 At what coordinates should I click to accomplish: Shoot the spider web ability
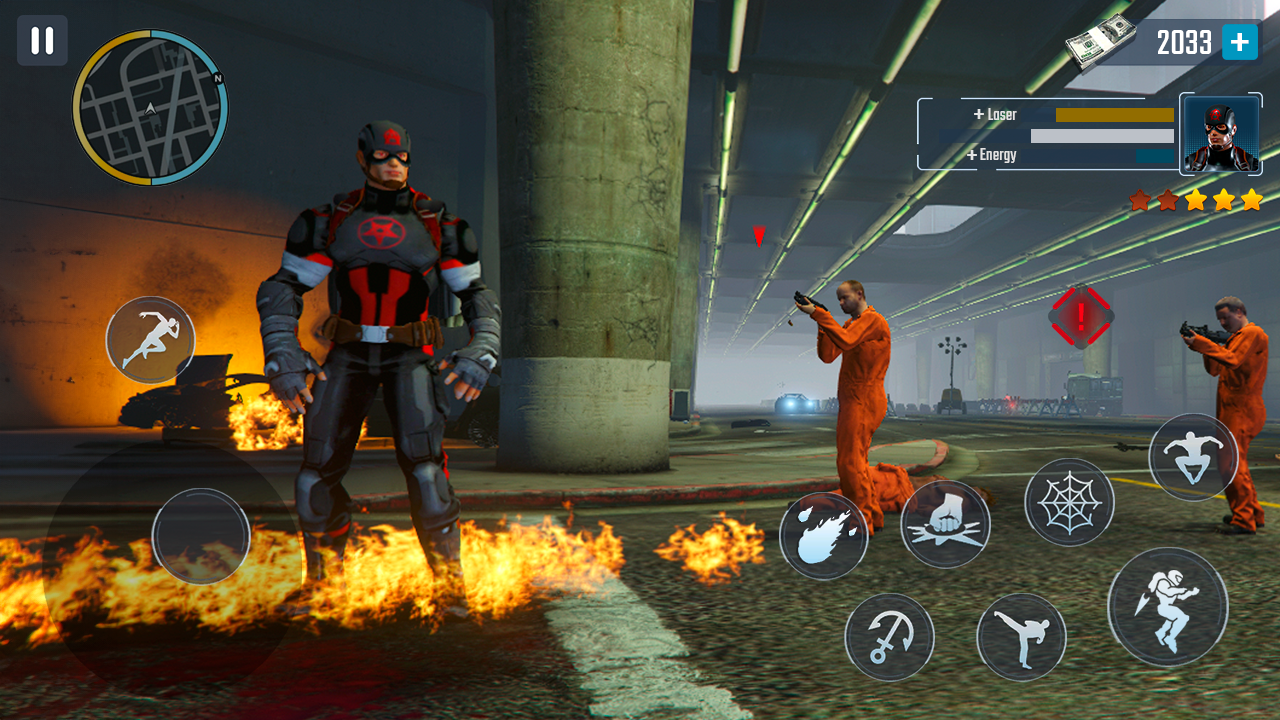point(1069,502)
